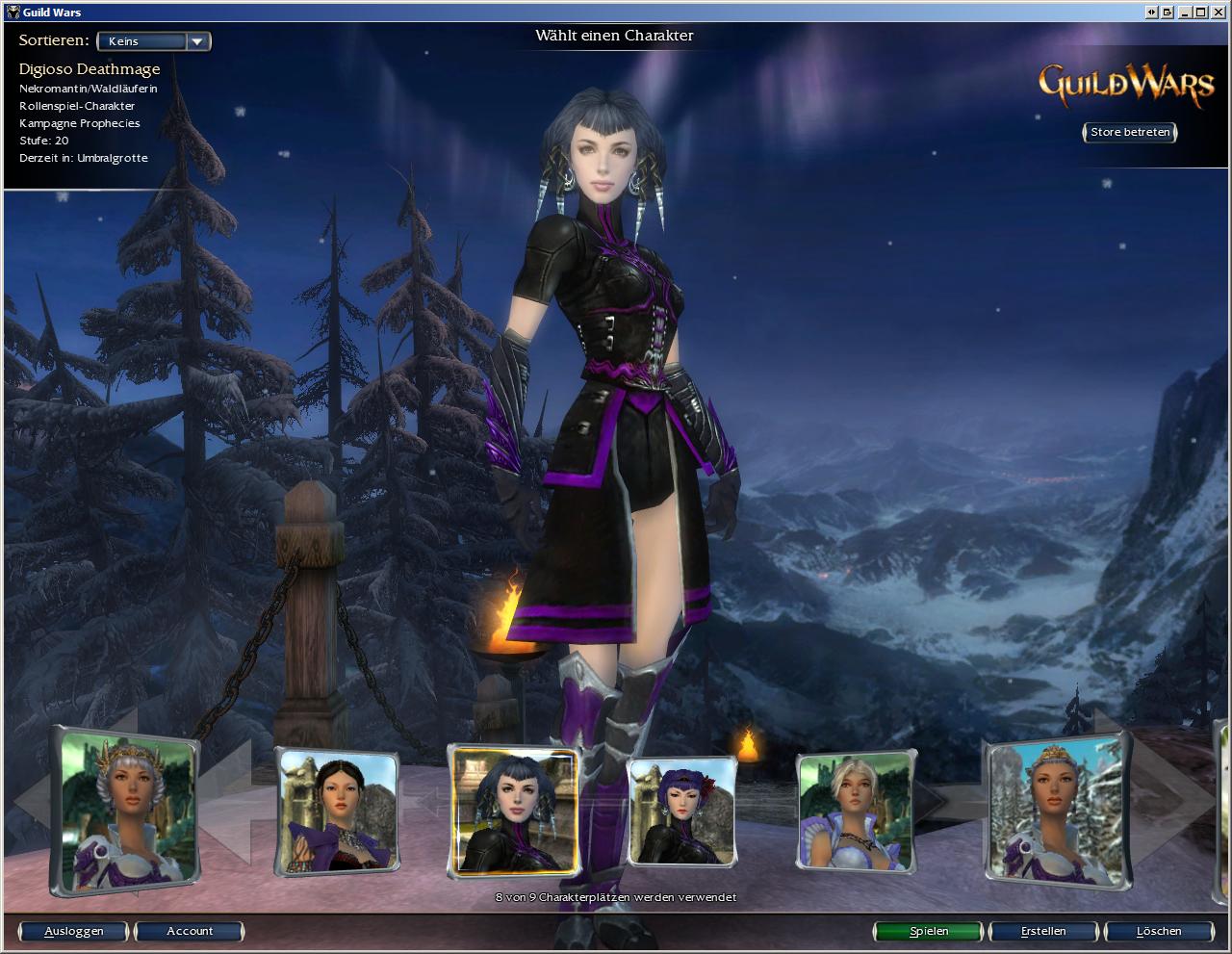Choose the dark-haired character in purple armor portrait
Screen dimensions: 1232x954
click(x=337, y=812)
